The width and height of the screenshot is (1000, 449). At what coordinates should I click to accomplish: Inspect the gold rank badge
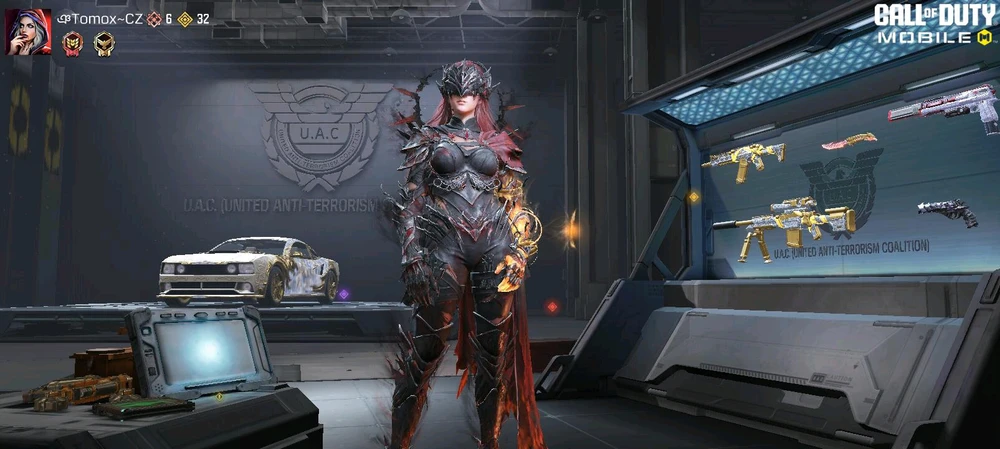pos(103,43)
